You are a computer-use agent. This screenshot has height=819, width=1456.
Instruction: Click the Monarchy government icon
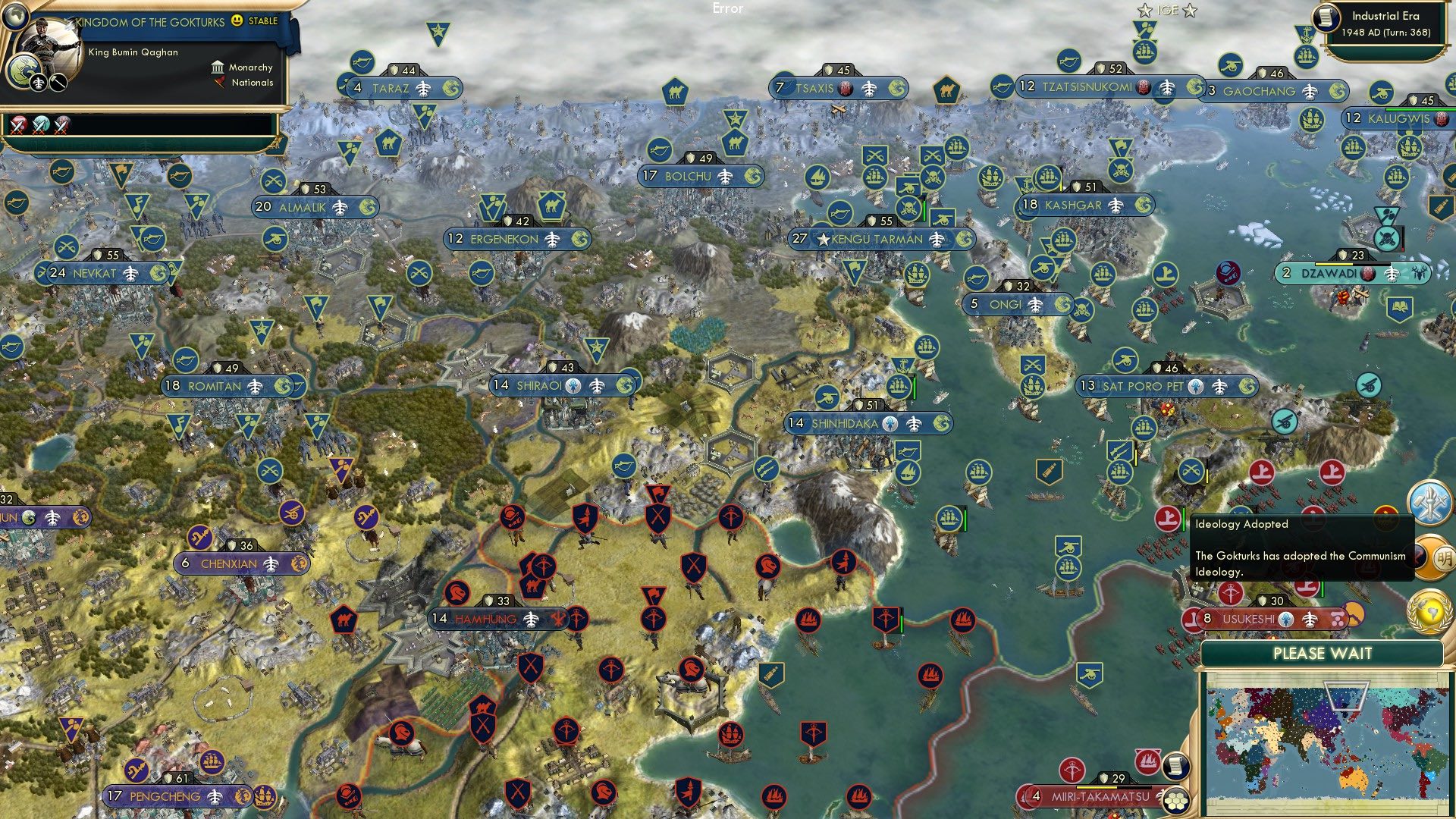click(x=218, y=69)
